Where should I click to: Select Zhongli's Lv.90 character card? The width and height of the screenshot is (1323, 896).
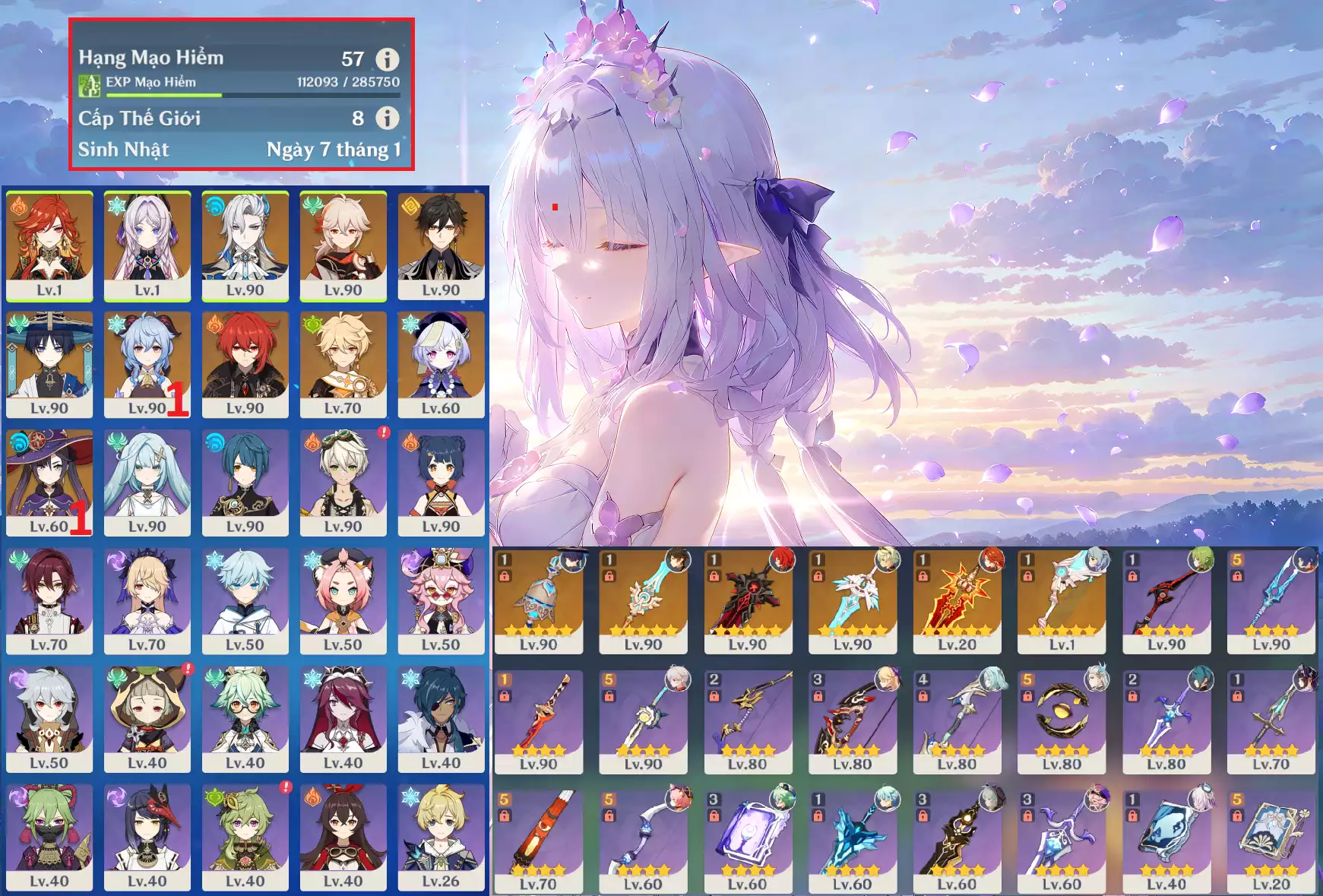(441, 245)
